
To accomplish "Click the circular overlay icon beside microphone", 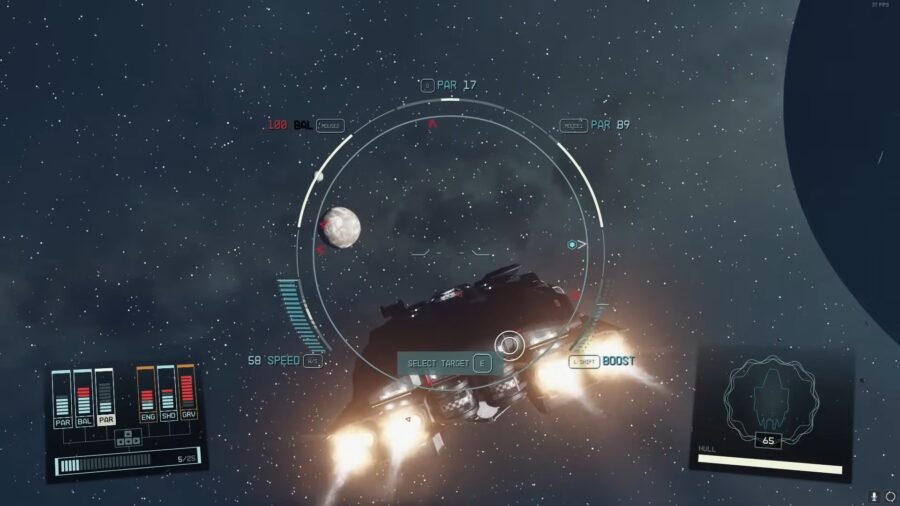I will pyautogui.click(x=890, y=496).
